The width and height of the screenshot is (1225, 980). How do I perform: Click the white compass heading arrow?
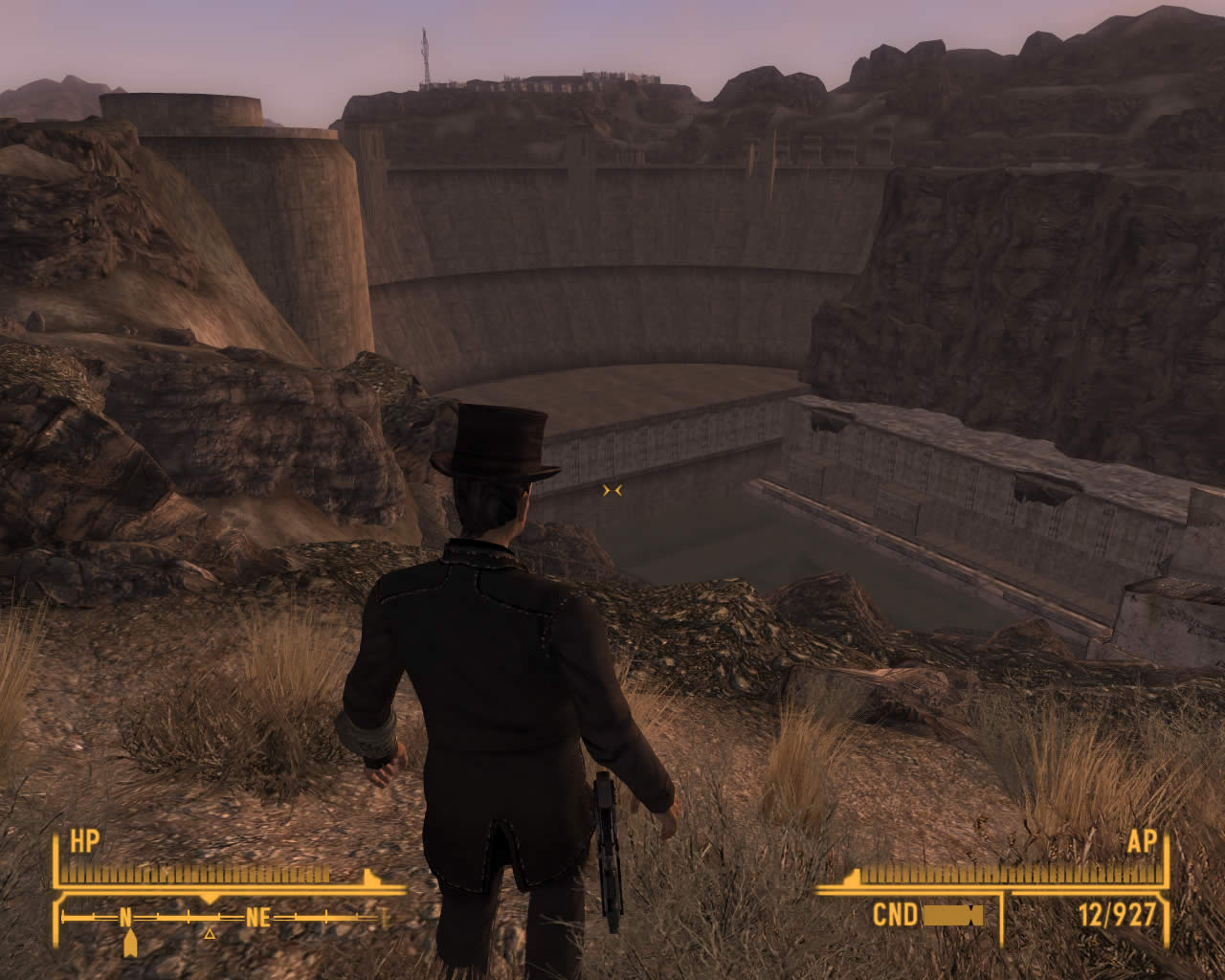[129, 941]
